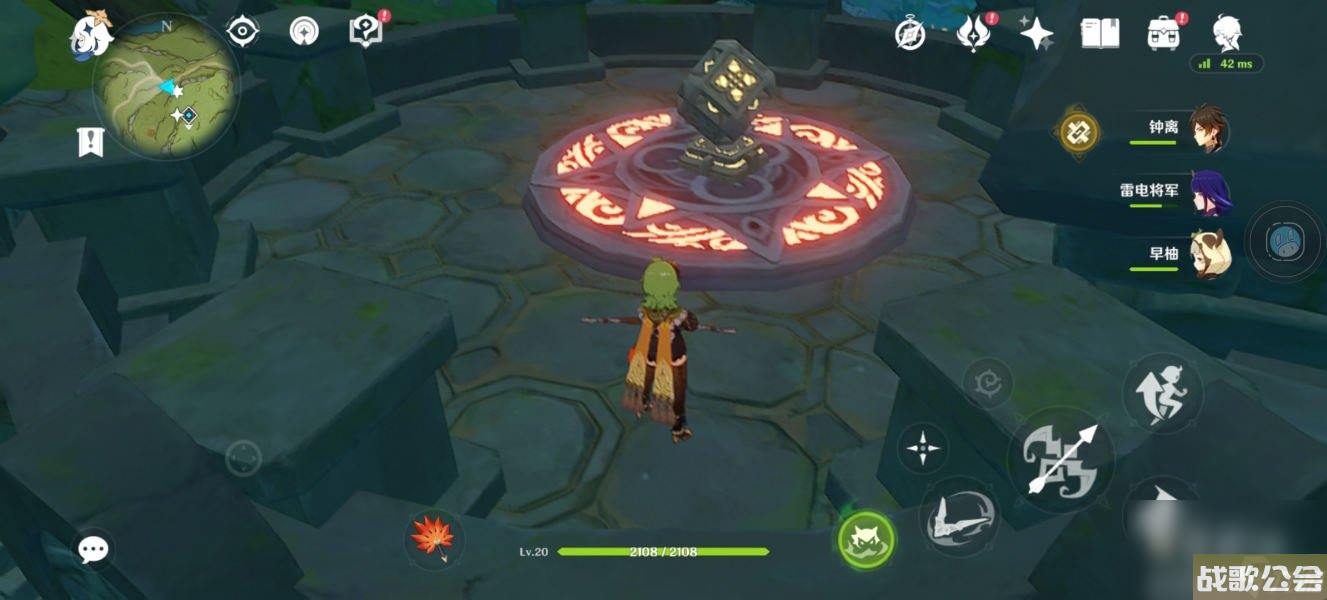This screenshot has height=600, width=1327.
Task: Open the chat speech bubble
Action: pyautogui.click(x=94, y=548)
